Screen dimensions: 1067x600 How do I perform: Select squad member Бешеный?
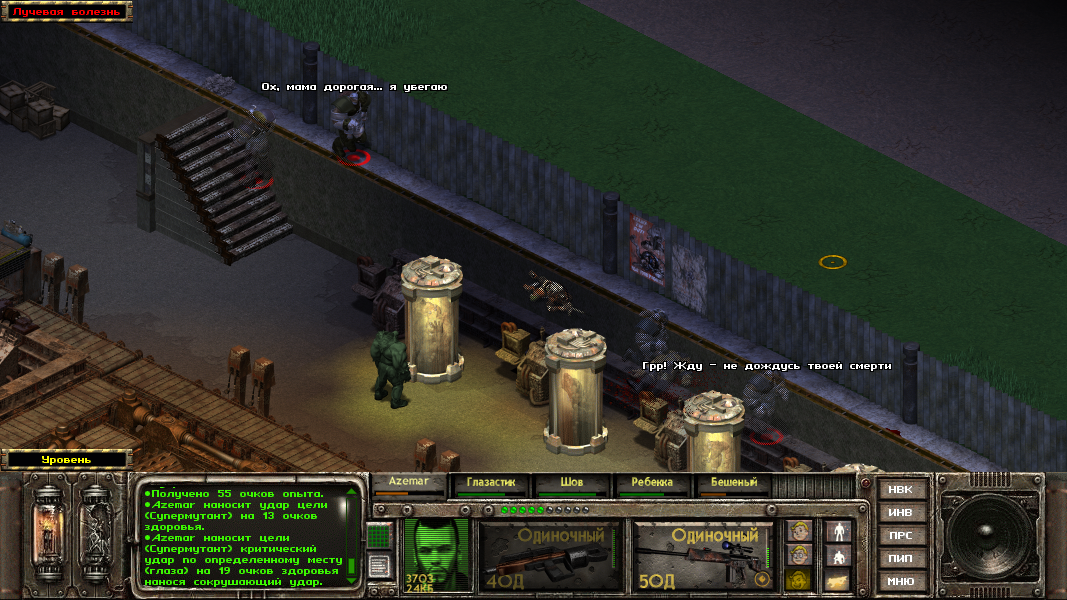pos(733,483)
